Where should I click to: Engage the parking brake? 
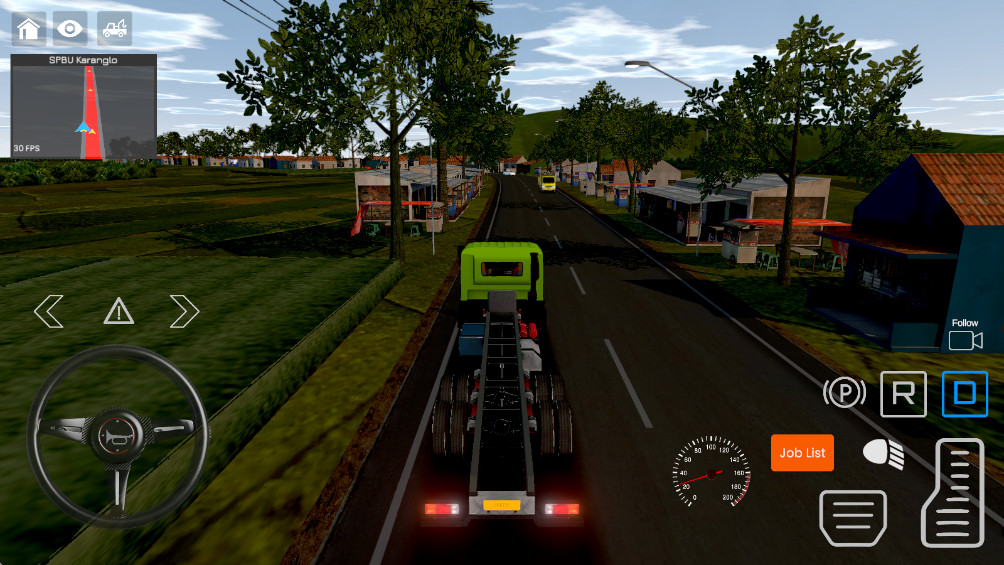[844, 393]
